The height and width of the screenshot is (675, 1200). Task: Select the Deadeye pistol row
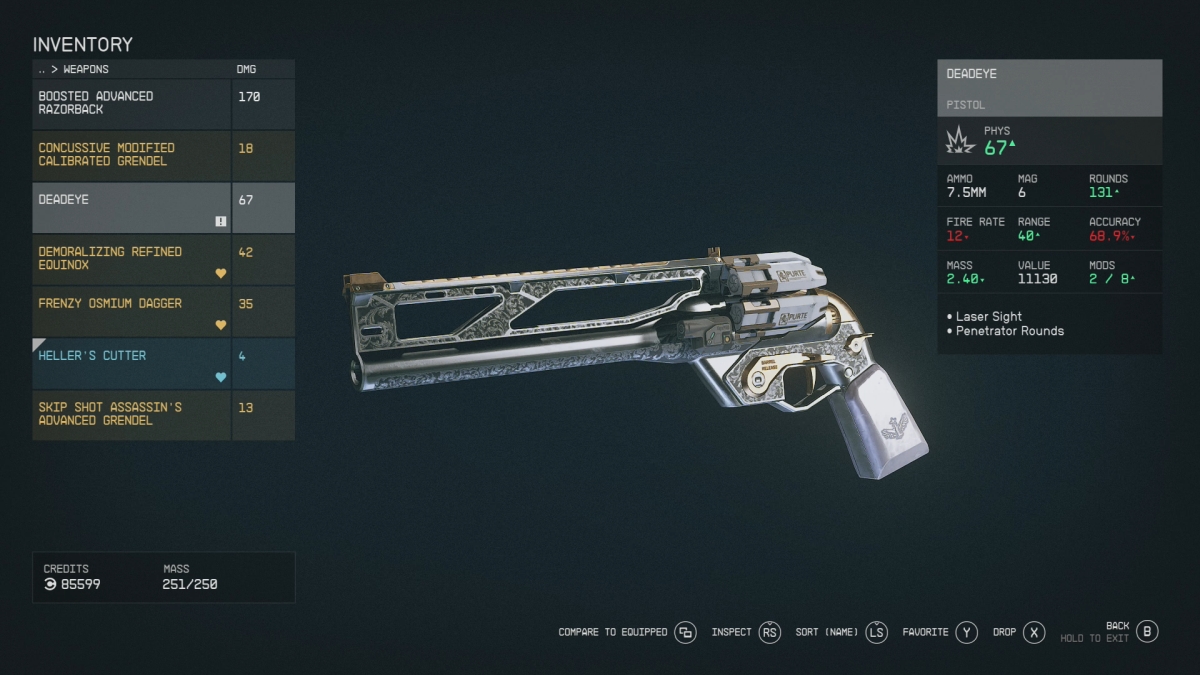(x=132, y=207)
